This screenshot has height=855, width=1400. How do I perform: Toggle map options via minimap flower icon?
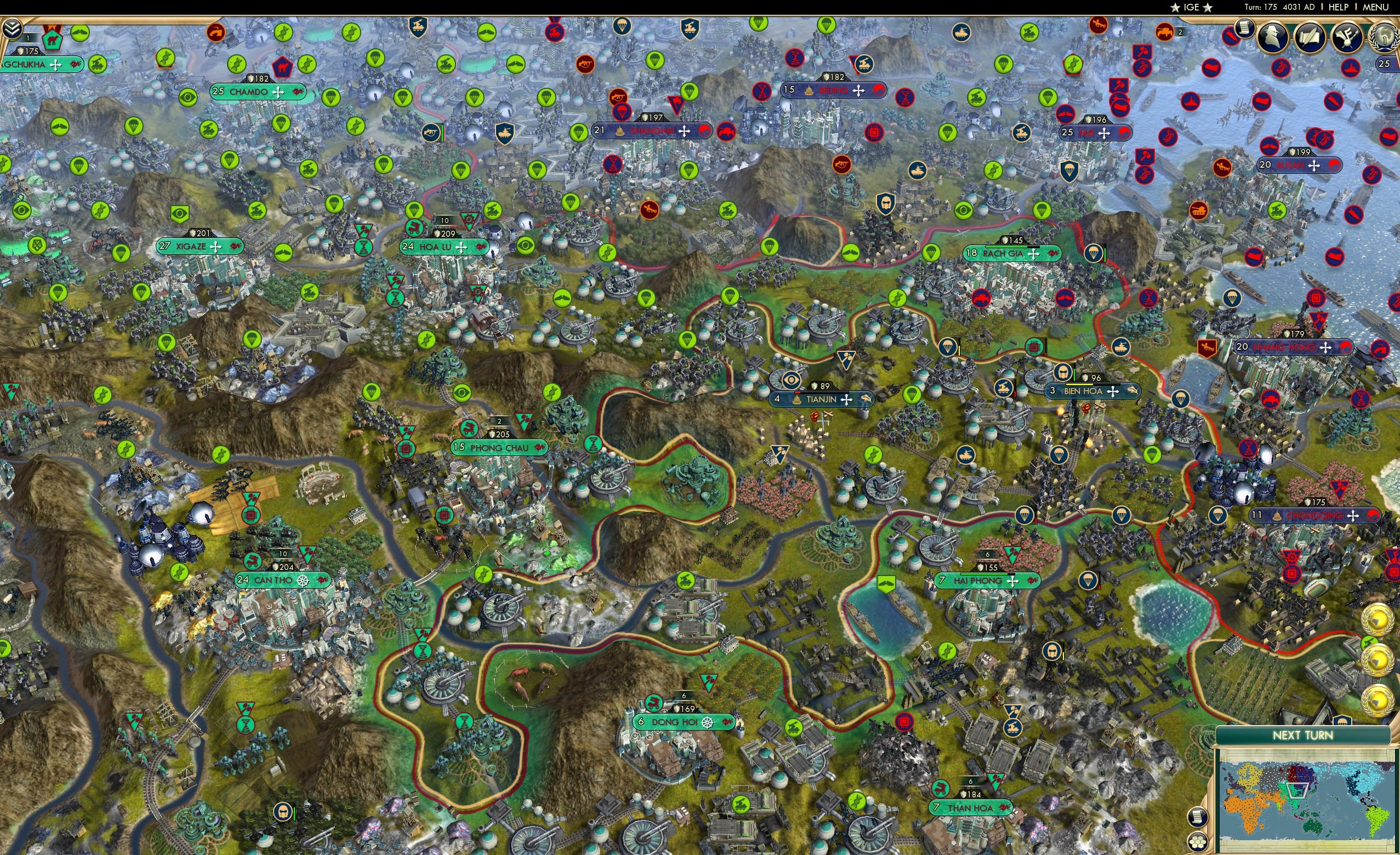point(1197,844)
